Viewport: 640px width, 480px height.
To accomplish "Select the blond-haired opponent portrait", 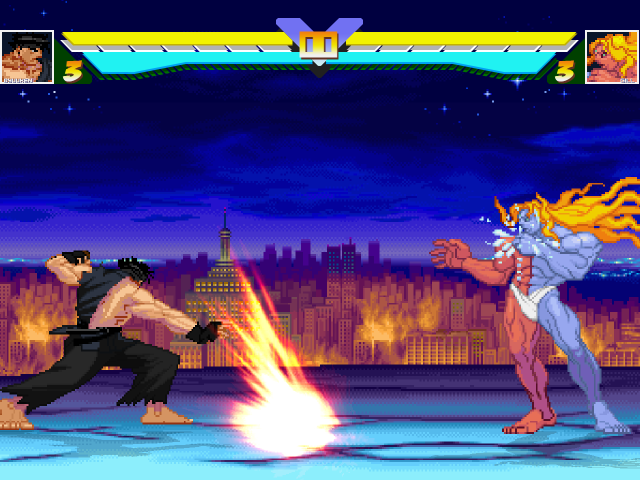I will [x=611, y=57].
